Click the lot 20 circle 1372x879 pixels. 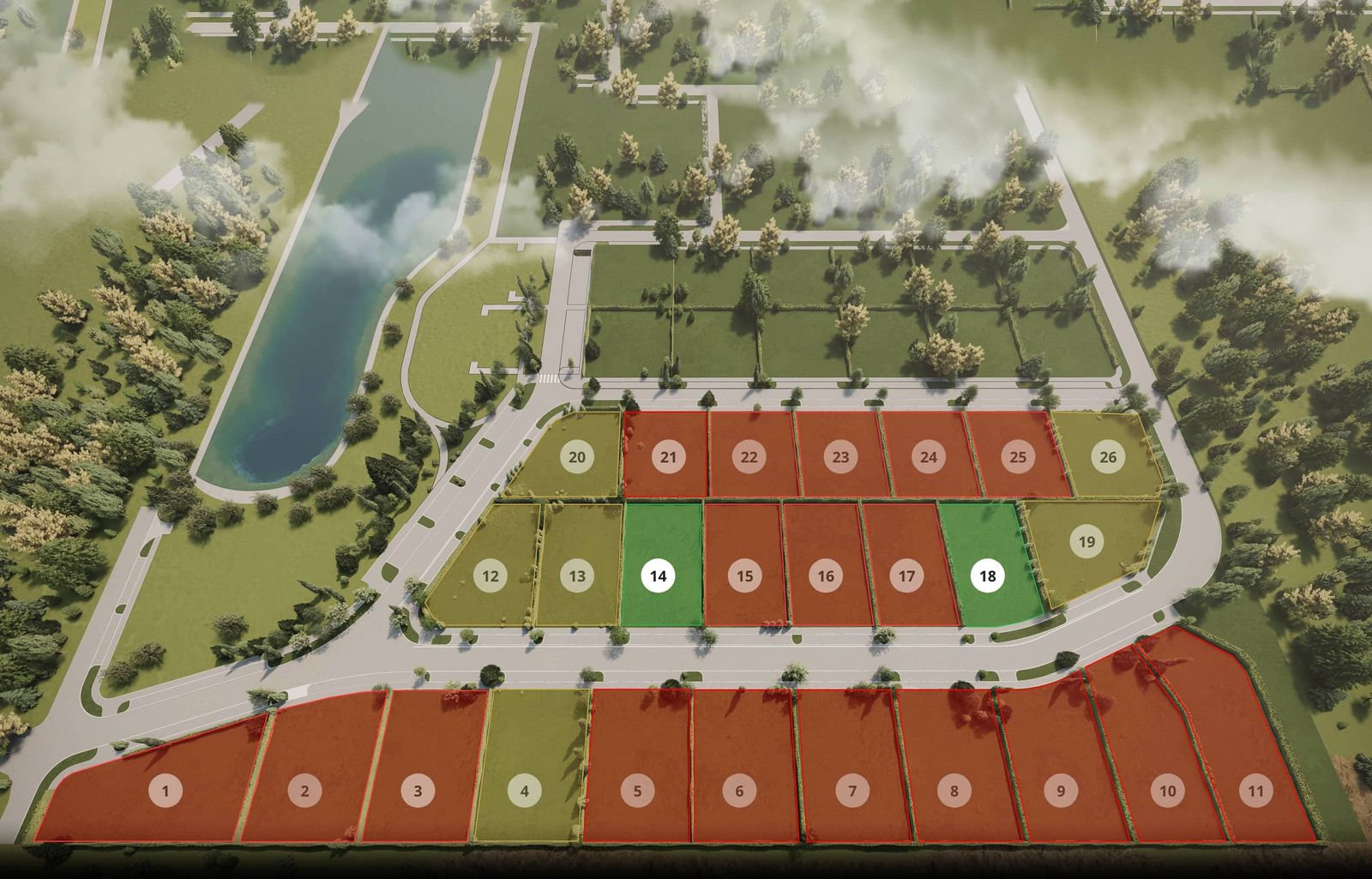tap(577, 457)
